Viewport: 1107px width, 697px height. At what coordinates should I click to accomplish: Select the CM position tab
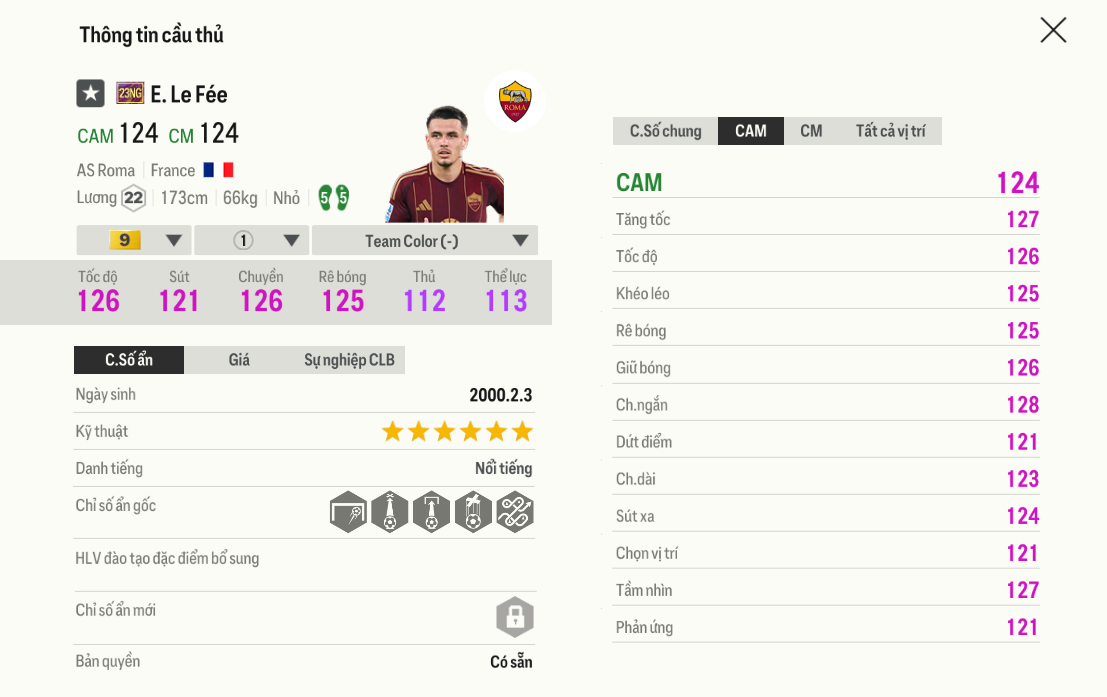(811, 131)
